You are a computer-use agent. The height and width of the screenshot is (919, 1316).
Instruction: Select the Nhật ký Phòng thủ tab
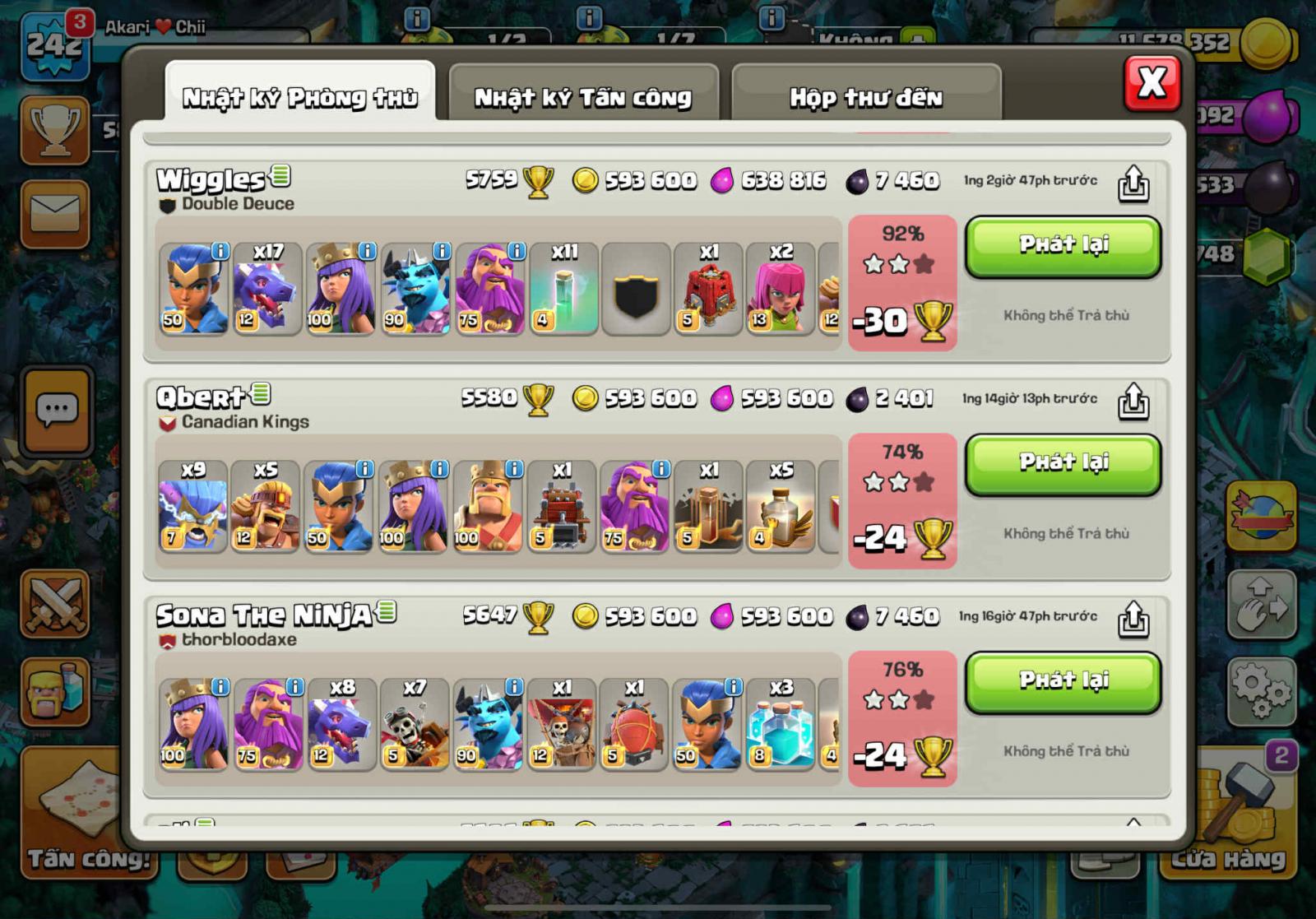pos(299,97)
